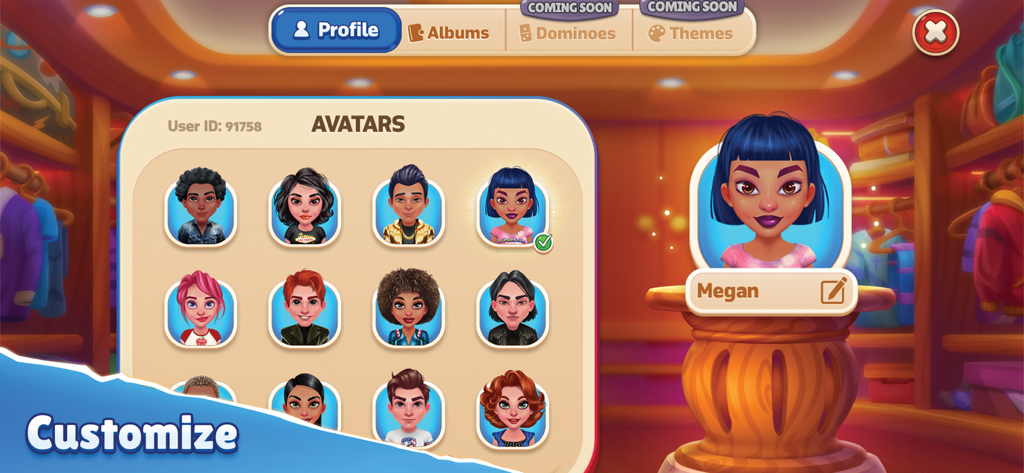Pick the curly auburn-haired woman avatar
The height and width of the screenshot is (473, 1024).
point(512,408)
